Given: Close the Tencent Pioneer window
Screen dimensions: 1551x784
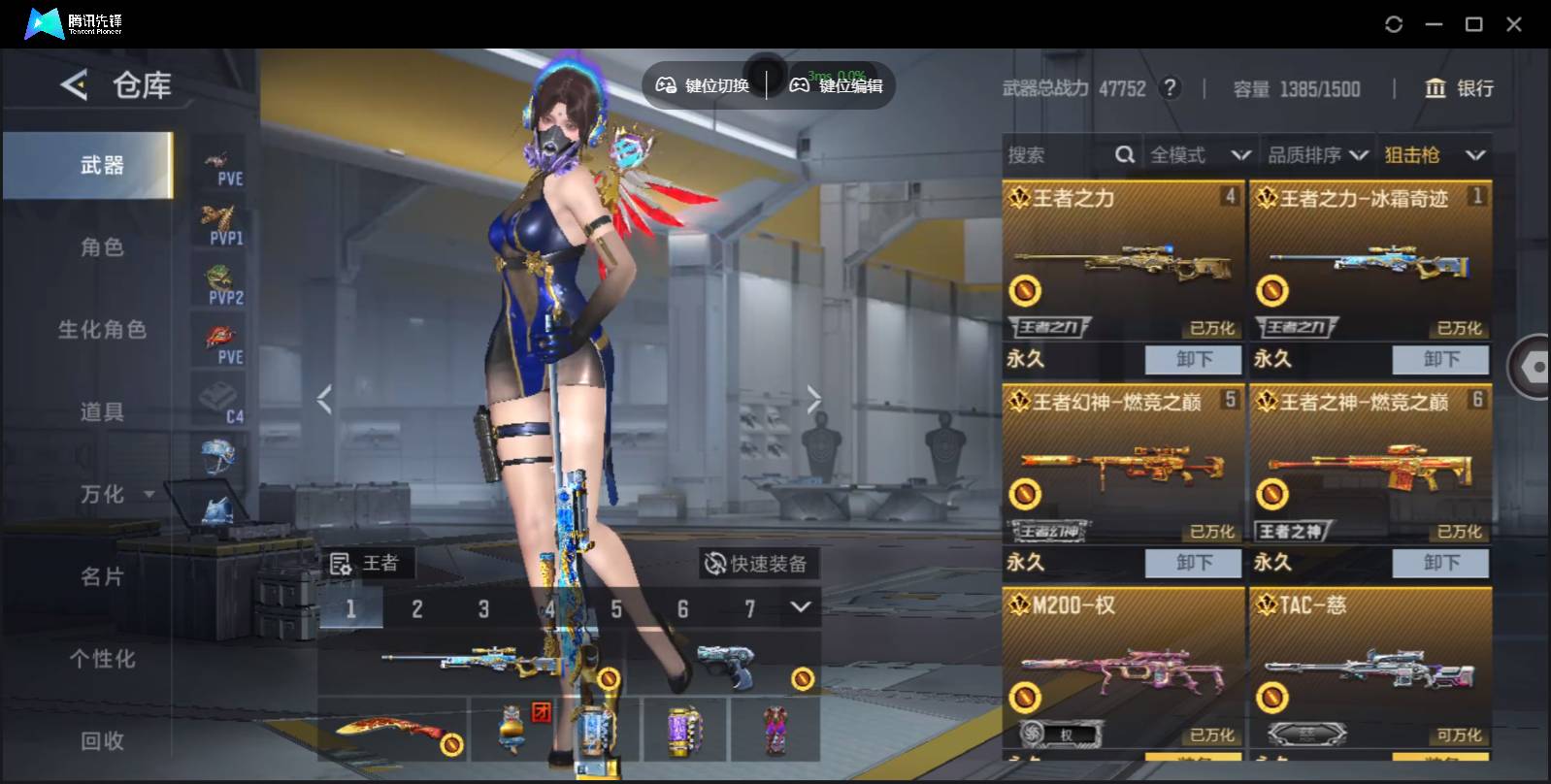Looking at the screenshot, I should pyautogui.click(x=1514, y=24).
